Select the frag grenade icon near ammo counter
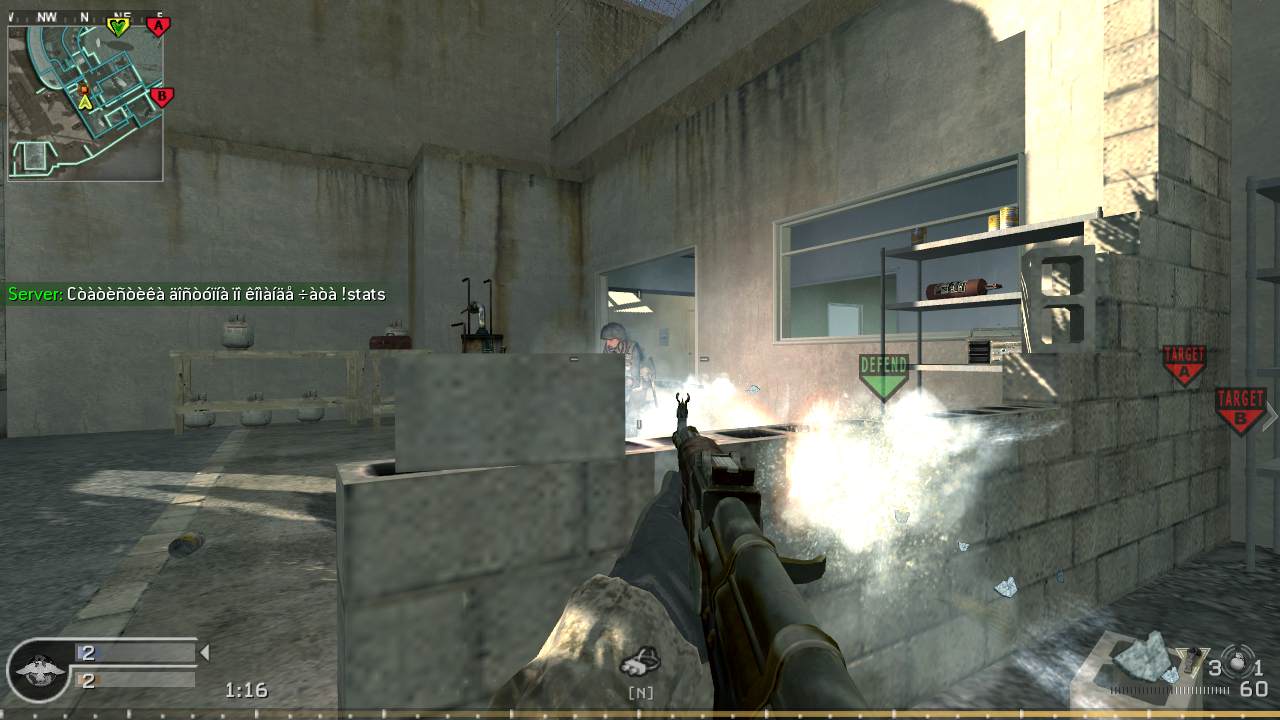The width and height of the screenshot is (1280, 720). point(1237,663)
